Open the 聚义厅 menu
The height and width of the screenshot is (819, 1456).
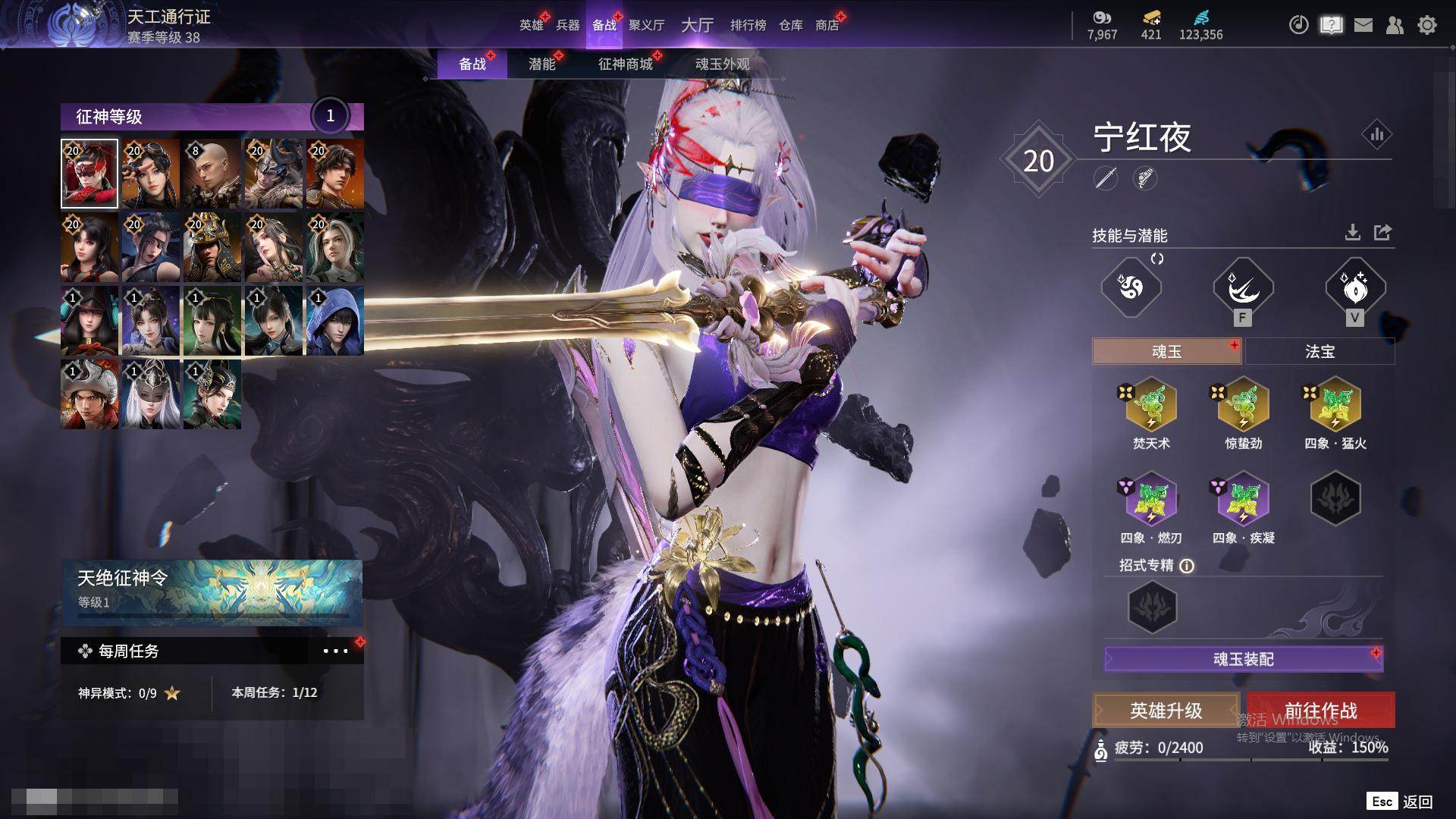tap(646, 25)
